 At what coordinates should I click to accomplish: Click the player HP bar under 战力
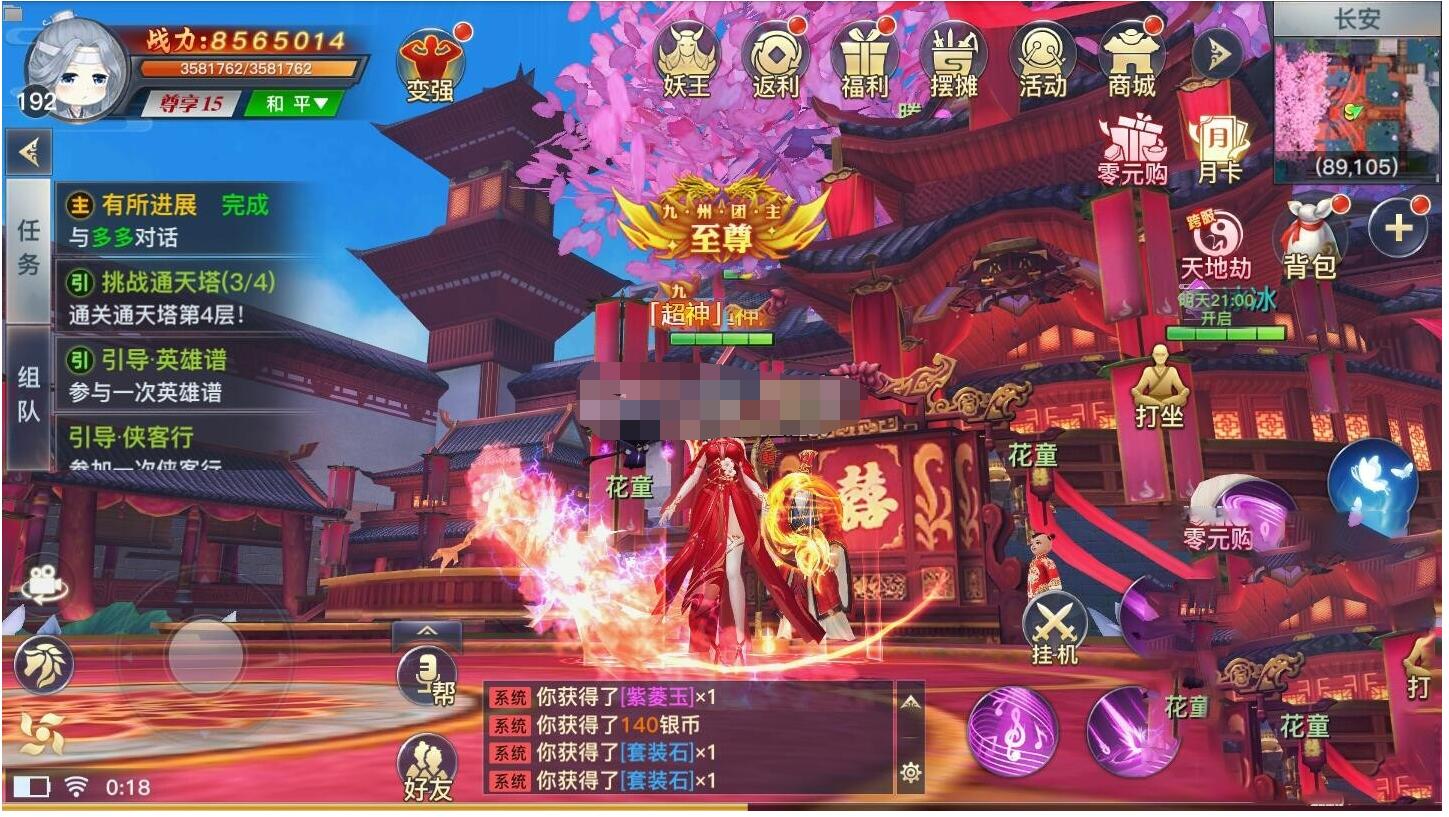(x=248, y=69)
